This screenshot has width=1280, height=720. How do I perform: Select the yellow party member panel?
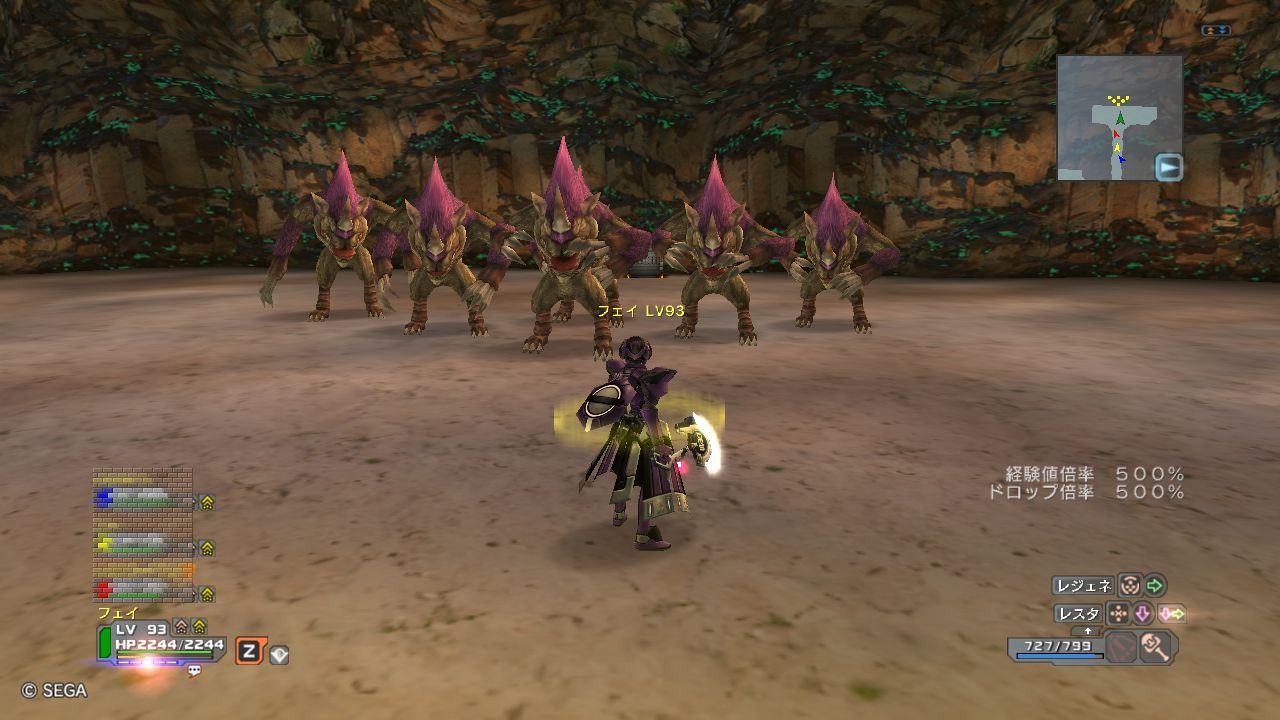pyautogui.click(x=143, y=545)
